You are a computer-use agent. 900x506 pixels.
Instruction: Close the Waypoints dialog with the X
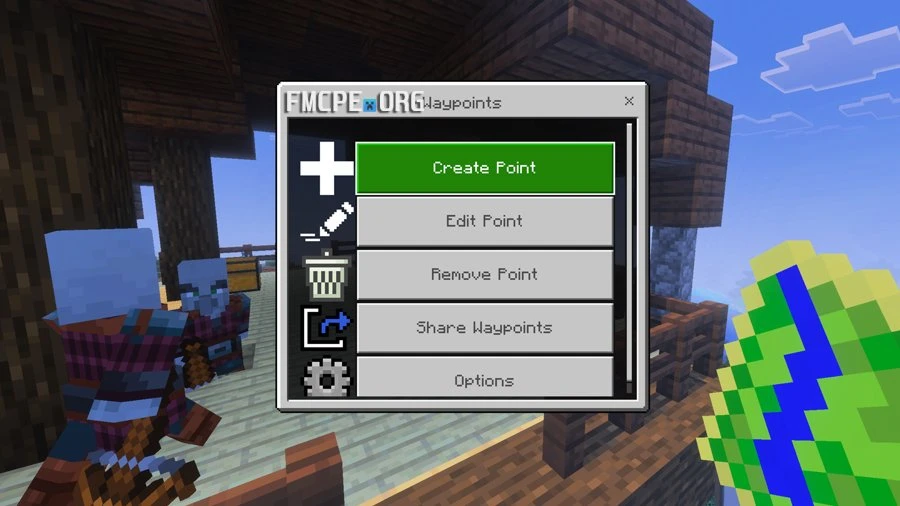[x=629, y=101]
